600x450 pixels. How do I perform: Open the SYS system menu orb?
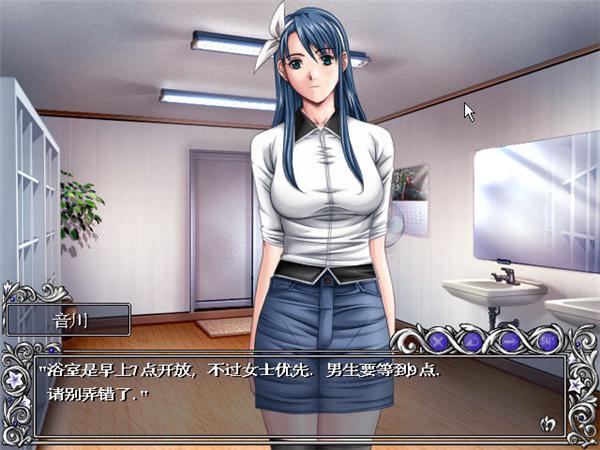(x=547, y=341)
